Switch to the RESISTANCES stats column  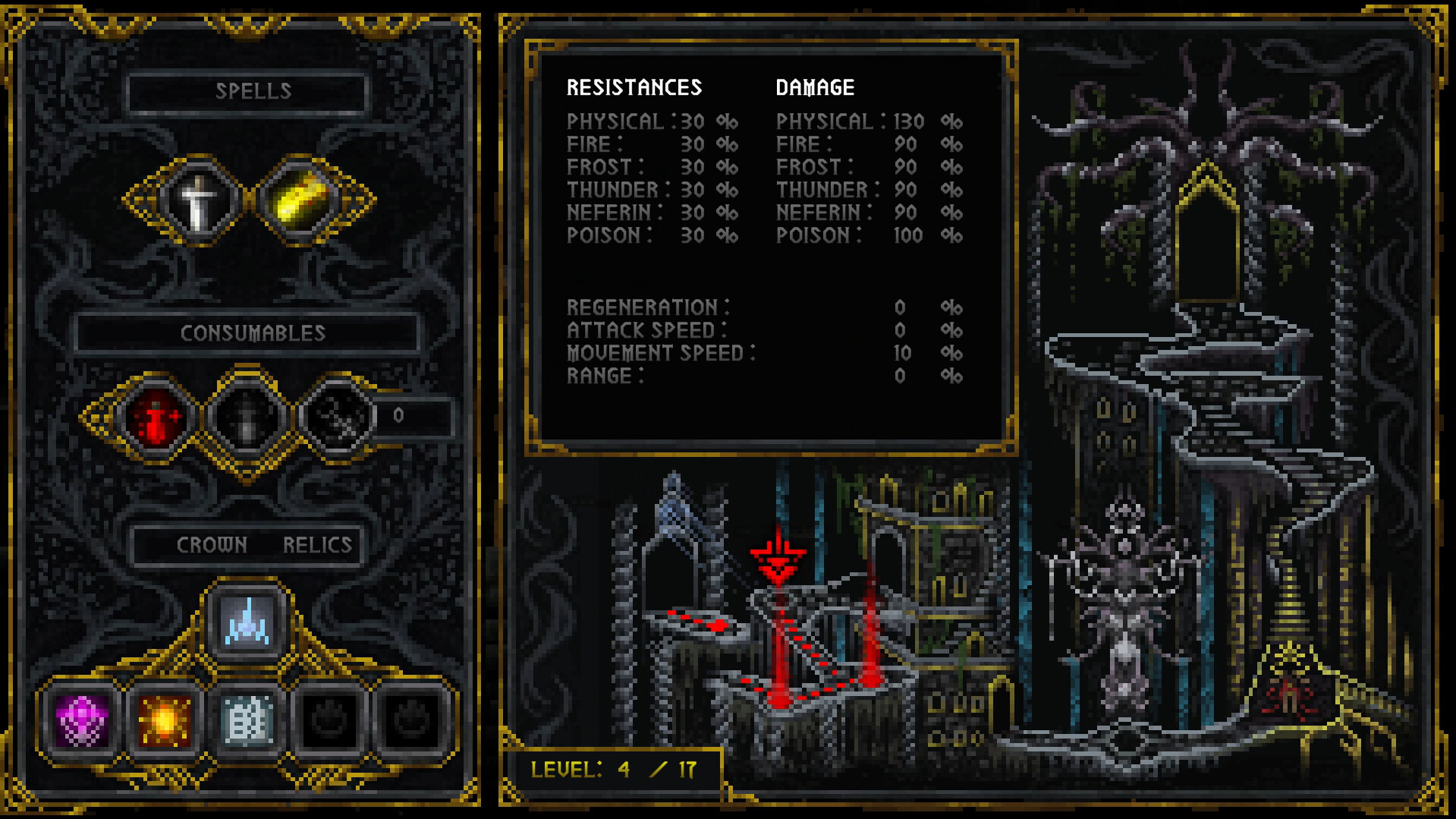click(634, 87)
